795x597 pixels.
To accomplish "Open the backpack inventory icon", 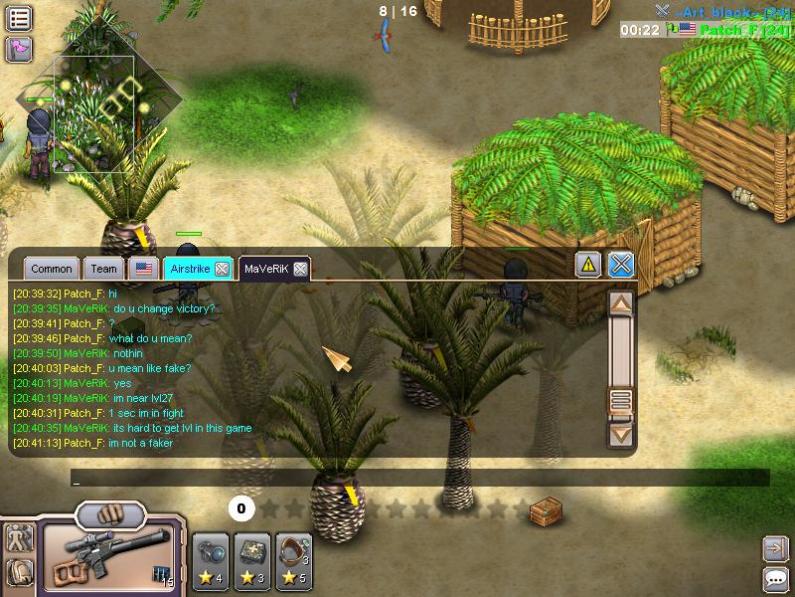I will point(19,571).
